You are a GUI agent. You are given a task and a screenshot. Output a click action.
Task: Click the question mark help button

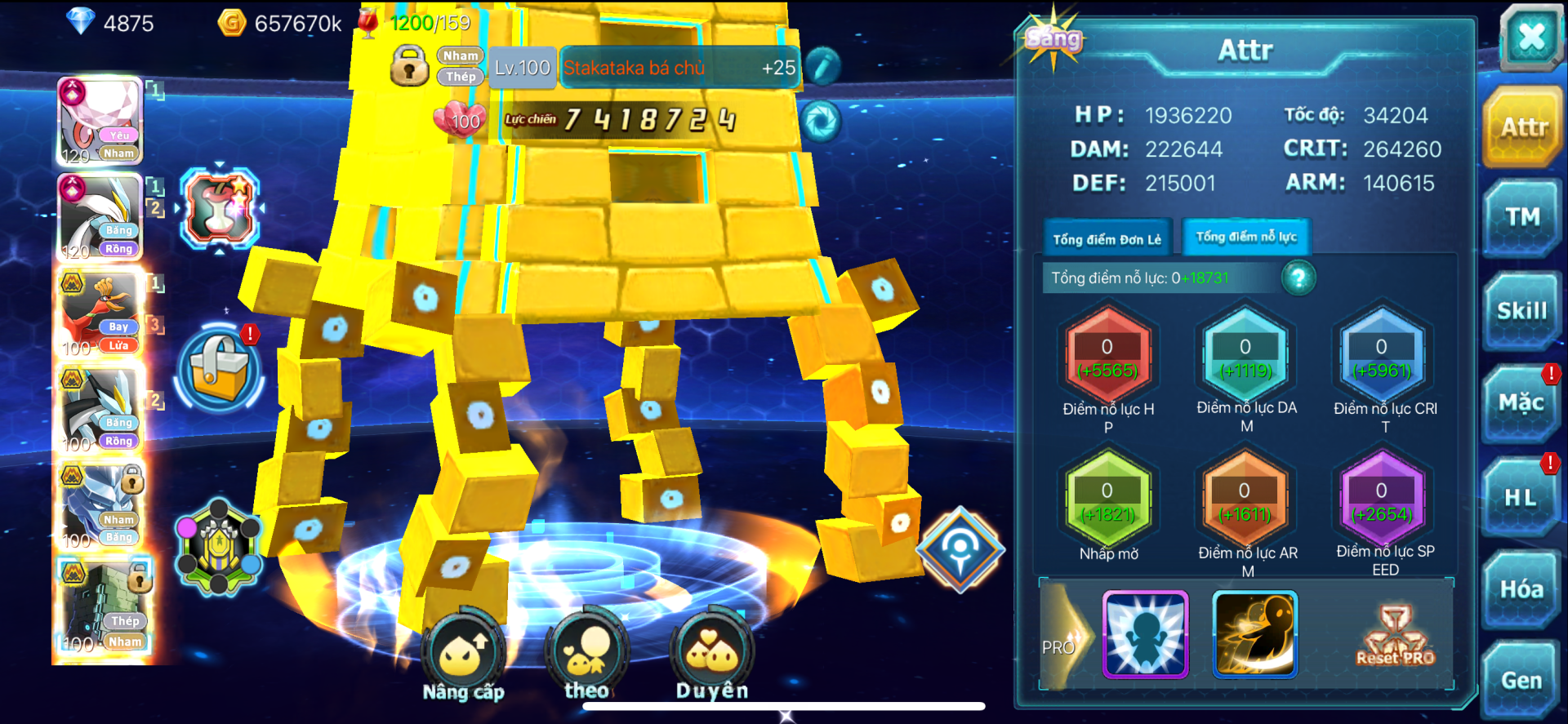(1298, 278)
